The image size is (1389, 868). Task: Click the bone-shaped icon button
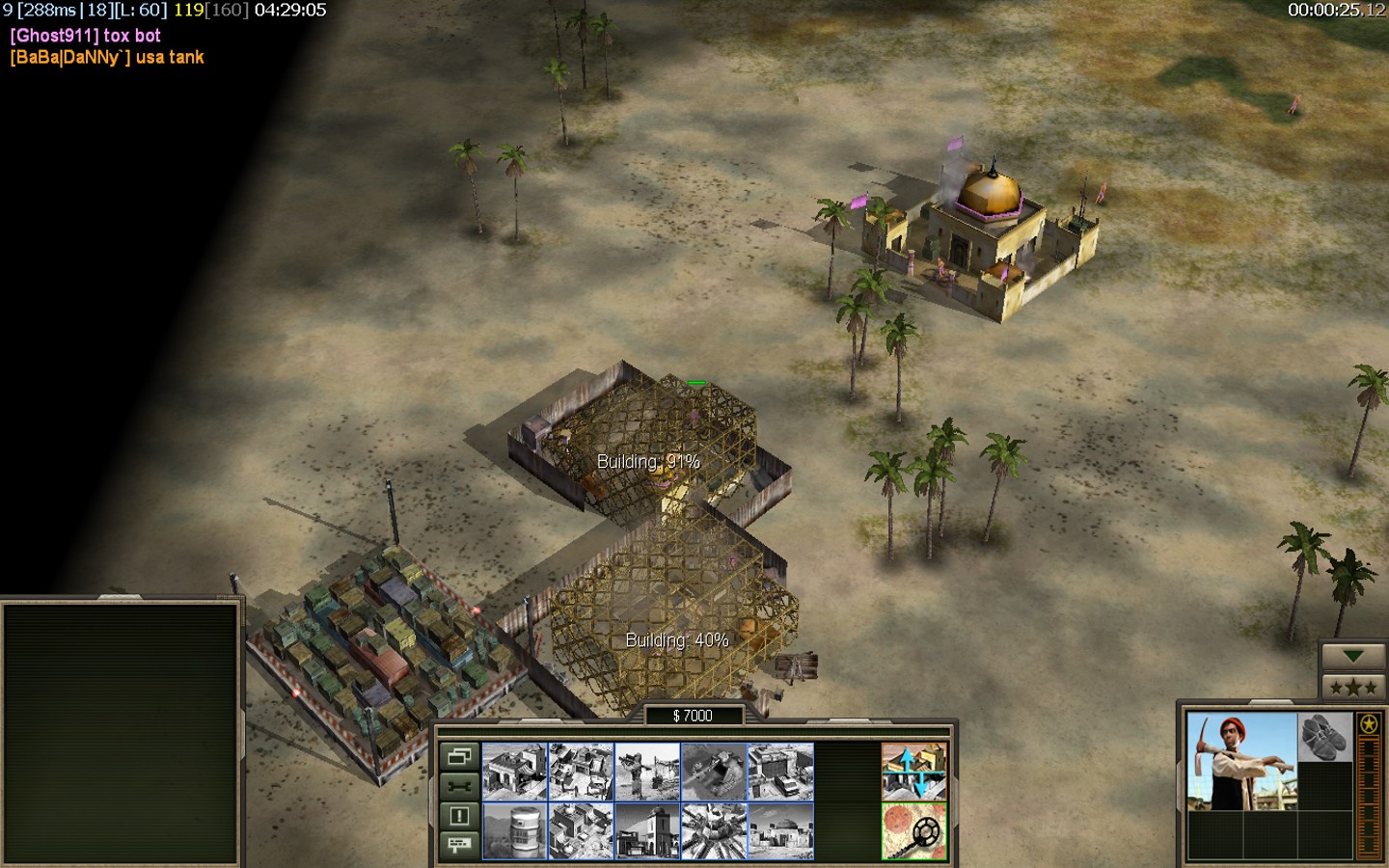[459, 786]
